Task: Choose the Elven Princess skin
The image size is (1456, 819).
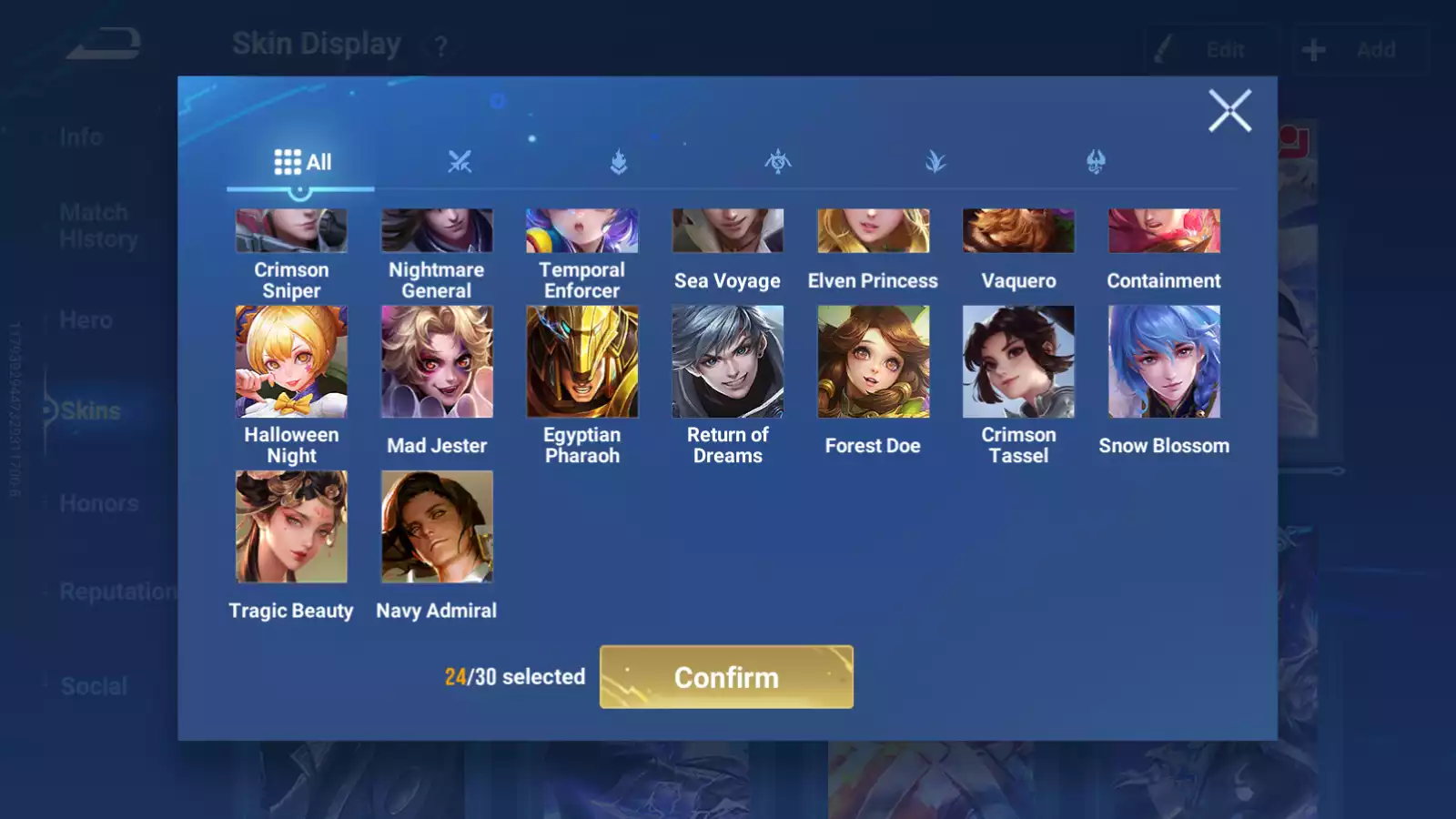Action: coord(873,232)
